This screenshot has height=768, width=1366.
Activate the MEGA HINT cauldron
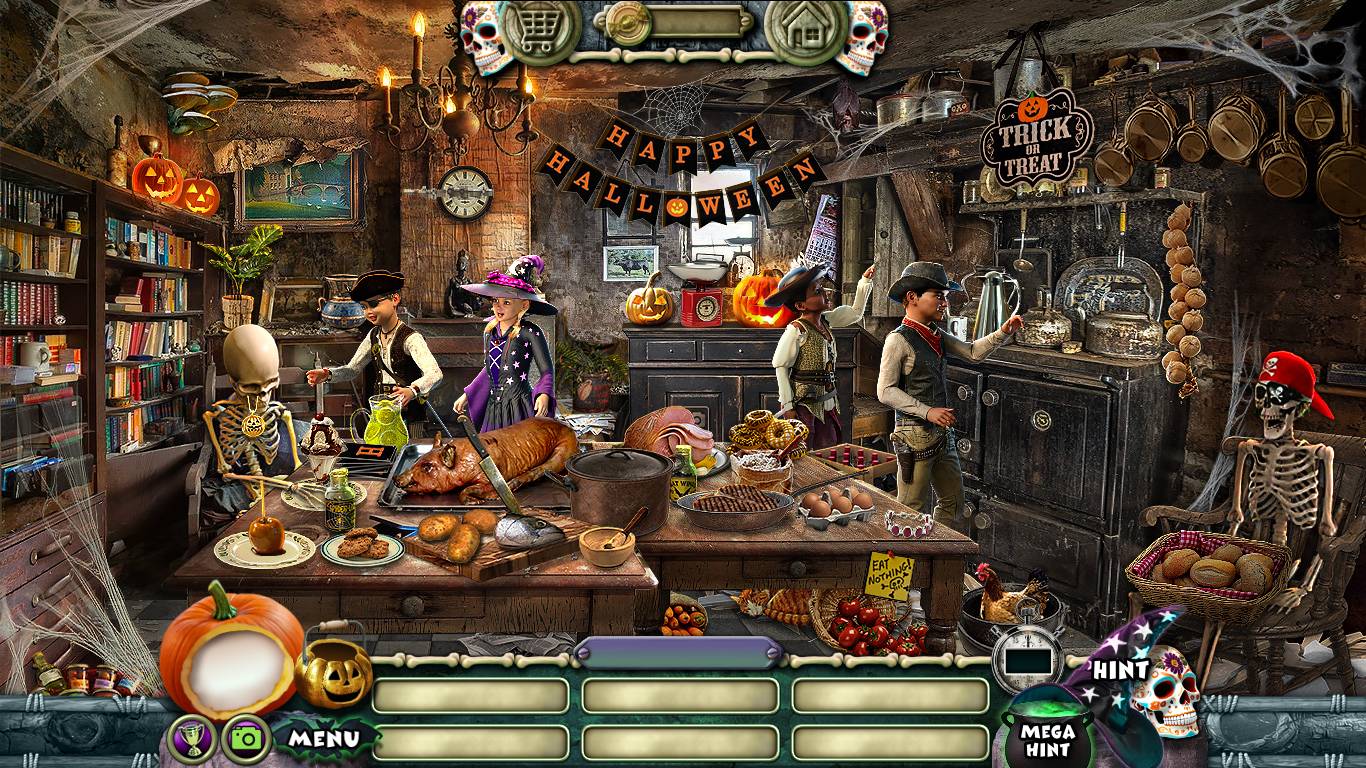1047,735
